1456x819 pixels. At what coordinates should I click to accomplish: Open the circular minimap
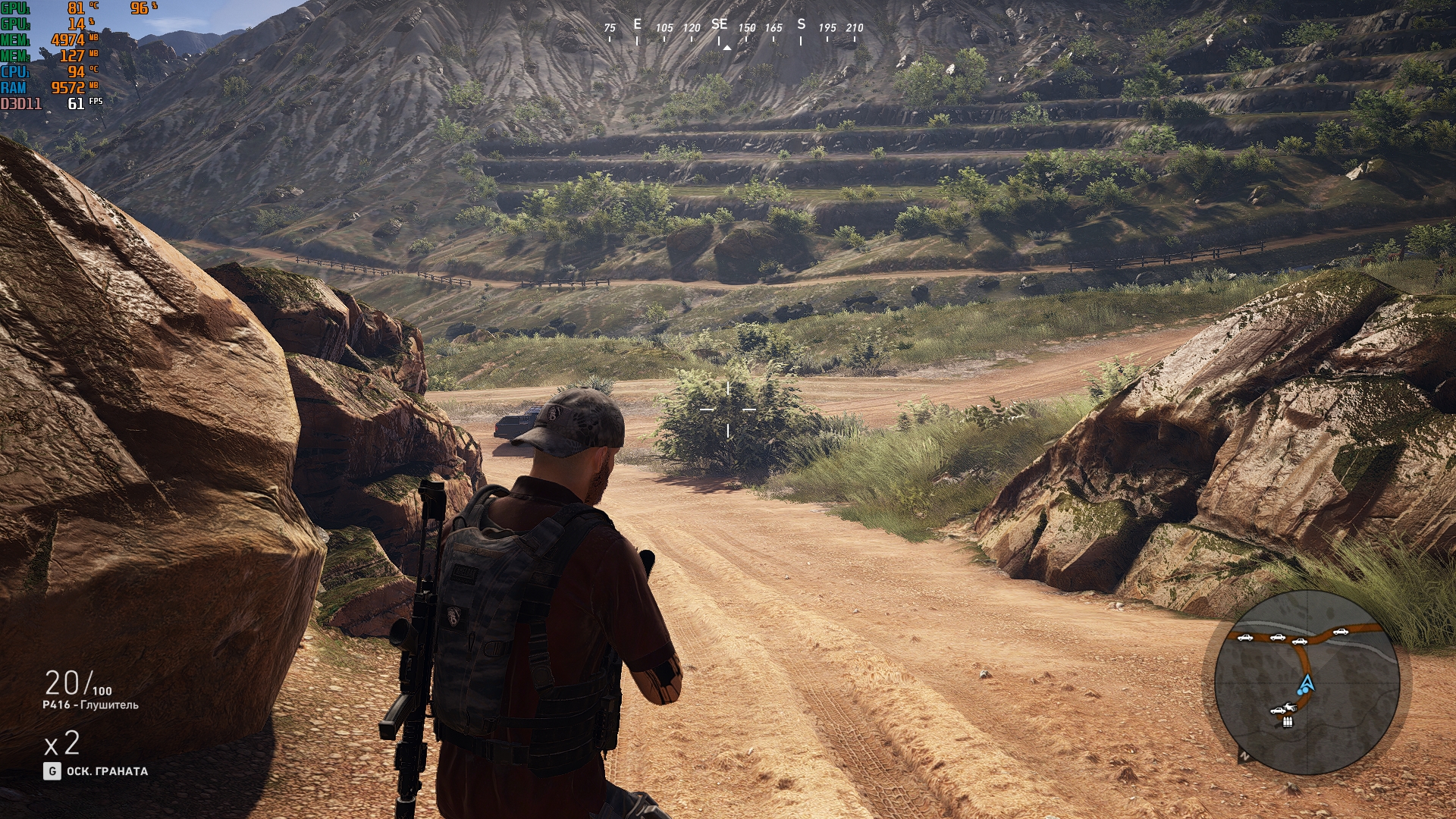[x=1306, y=681]
